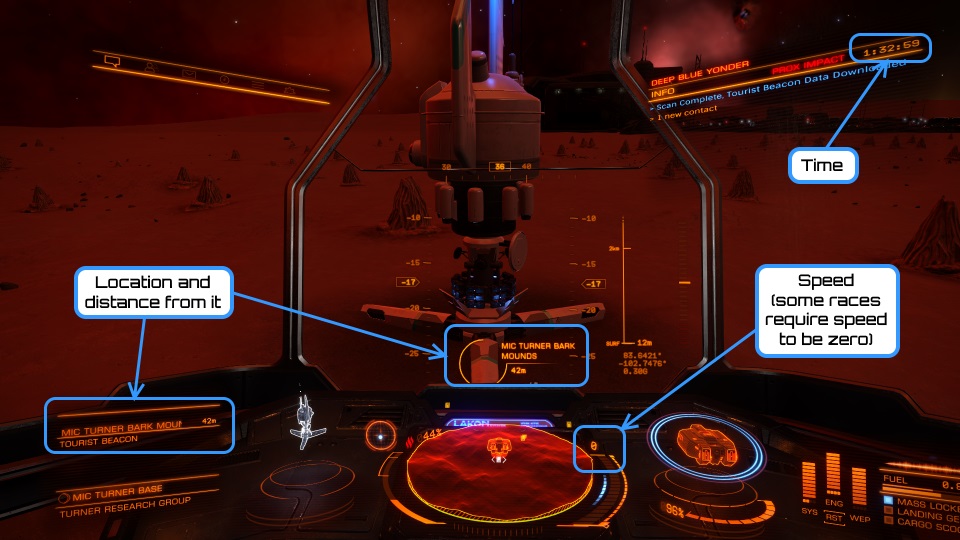Viewport: 960px width, 540px height.
Task: Open the chat bubble comms tab
Action: pos(112,62)
